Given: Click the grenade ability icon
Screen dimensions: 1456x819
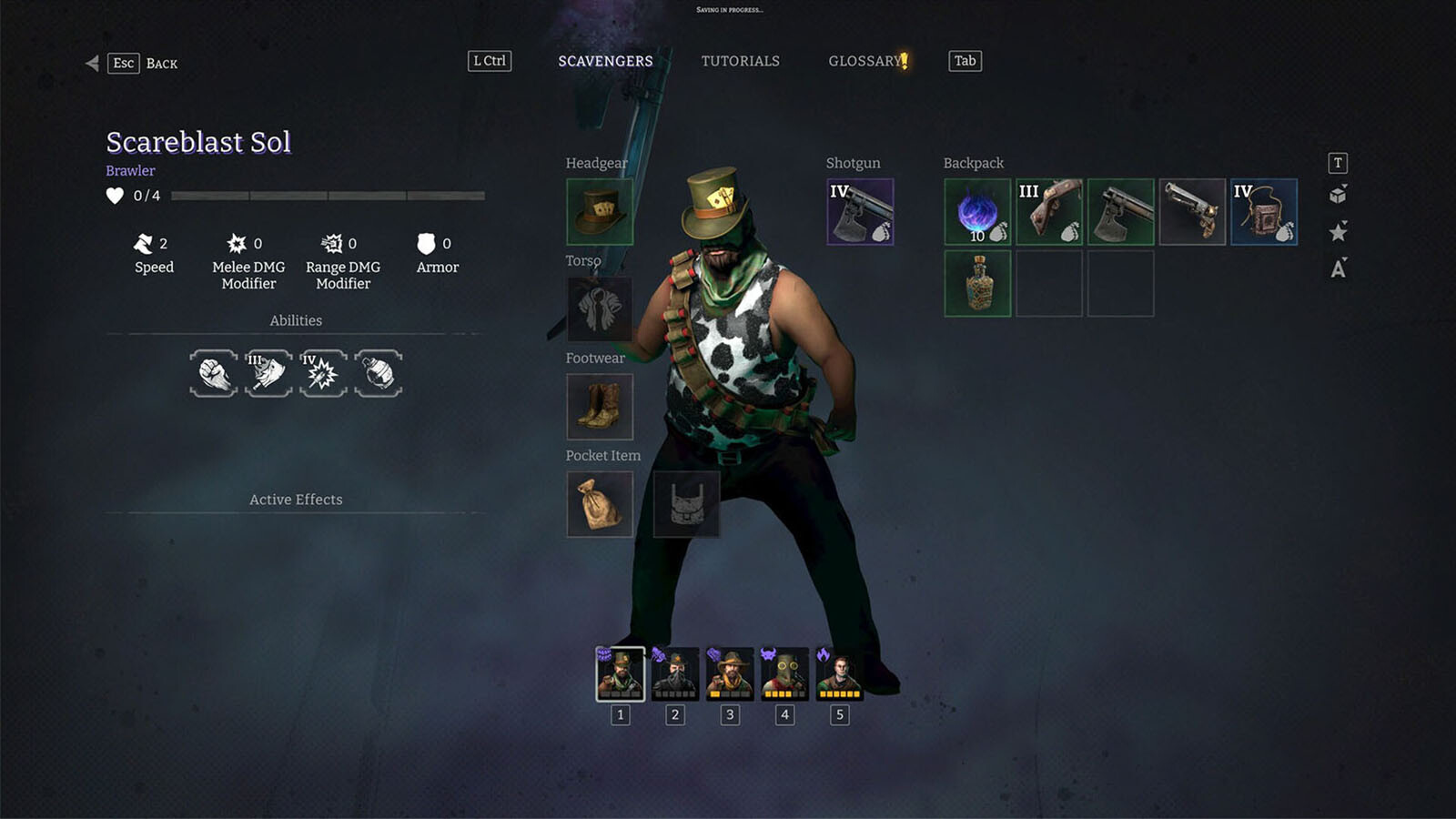Looking at the screenshot, I should [x=379, y=373].
